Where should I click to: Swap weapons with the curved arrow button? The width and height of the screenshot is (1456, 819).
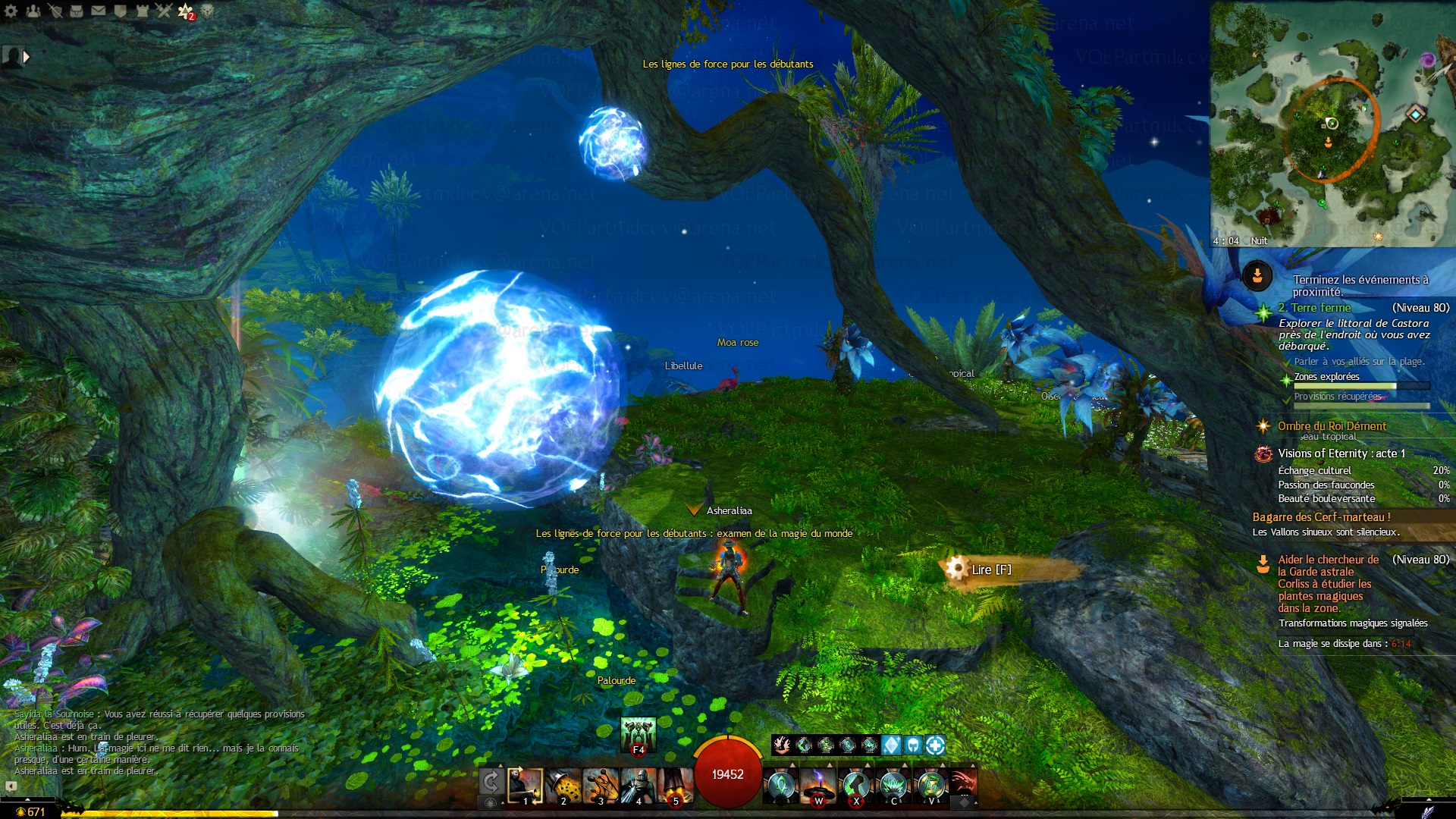pos(491,782)
